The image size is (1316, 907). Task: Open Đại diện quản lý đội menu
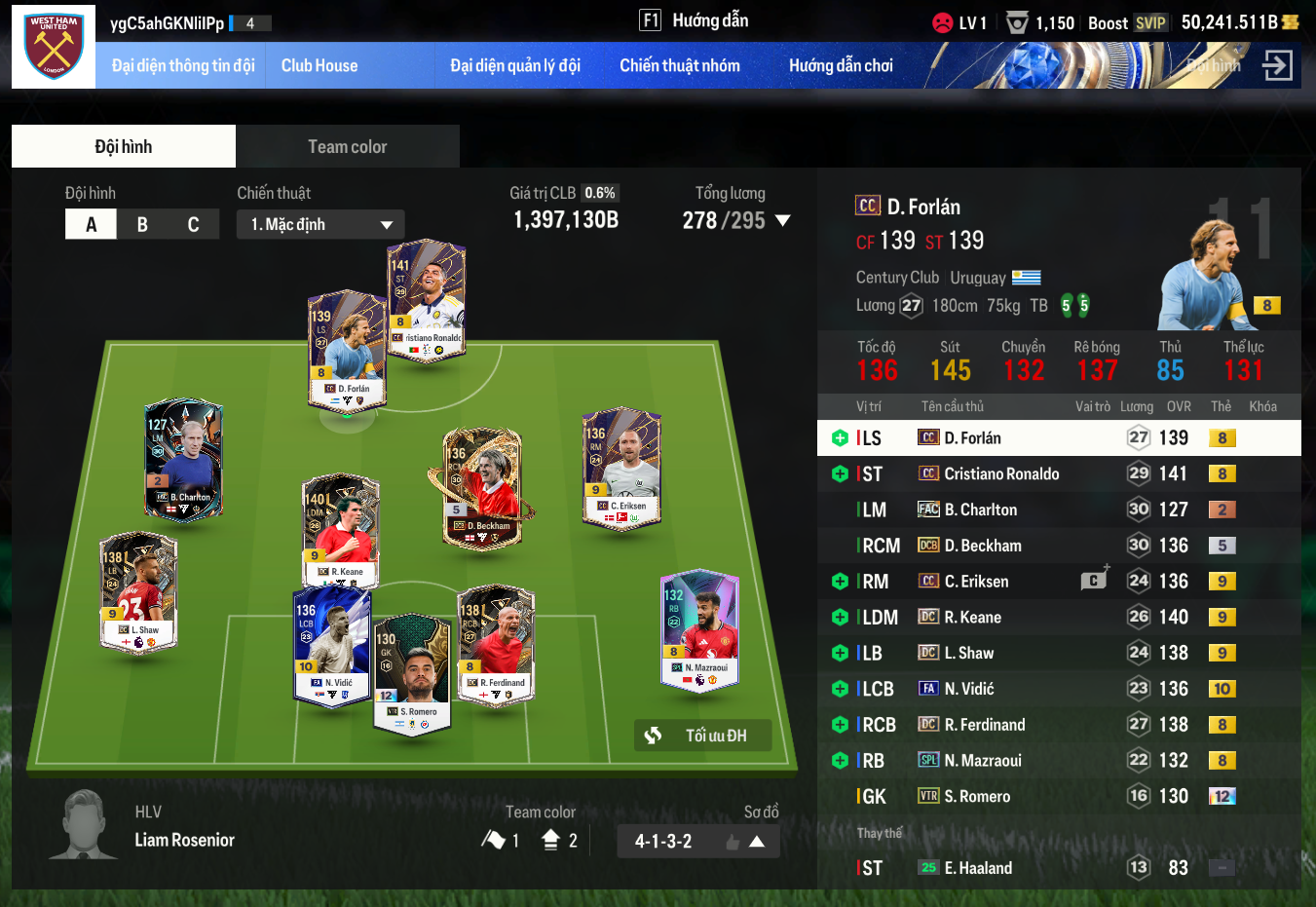pyautogui.click(x=514, y=65)
